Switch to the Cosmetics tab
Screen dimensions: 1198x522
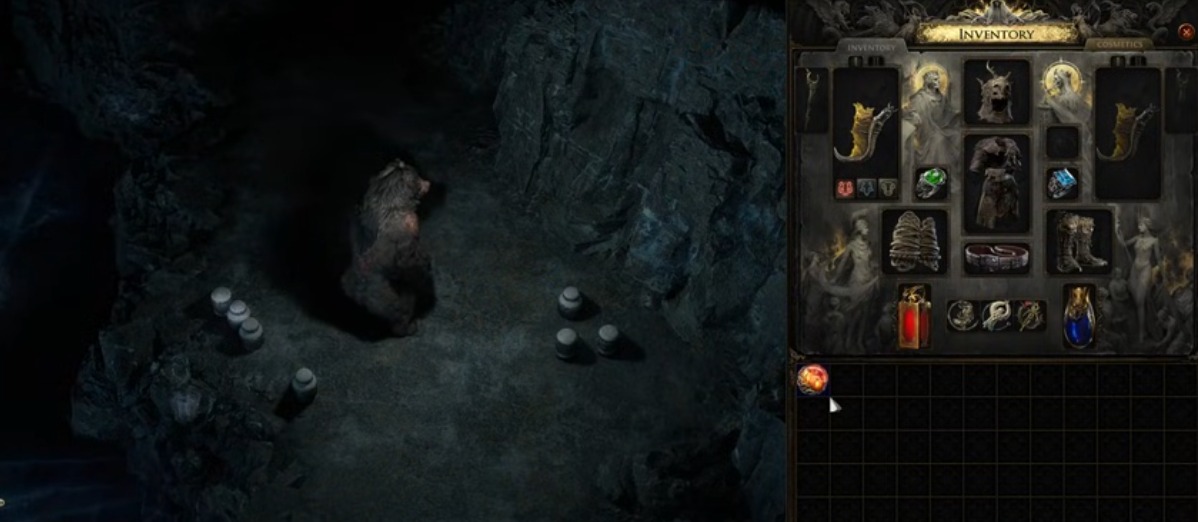(1120, 45)
